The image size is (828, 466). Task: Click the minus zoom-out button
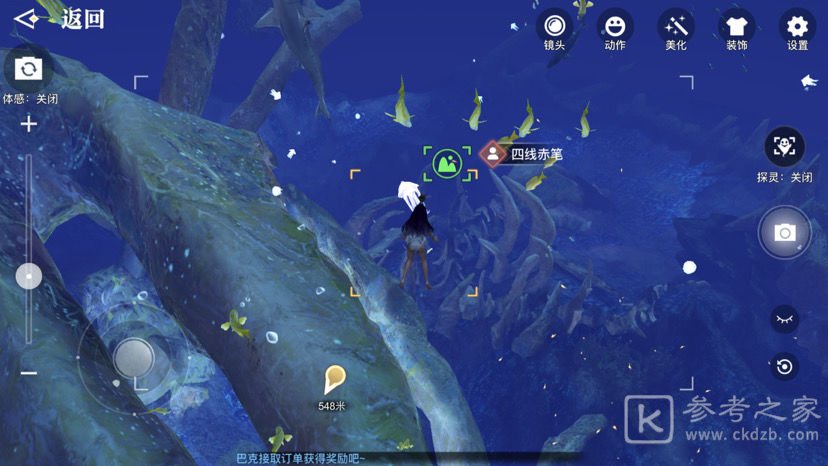click(29, 373)
